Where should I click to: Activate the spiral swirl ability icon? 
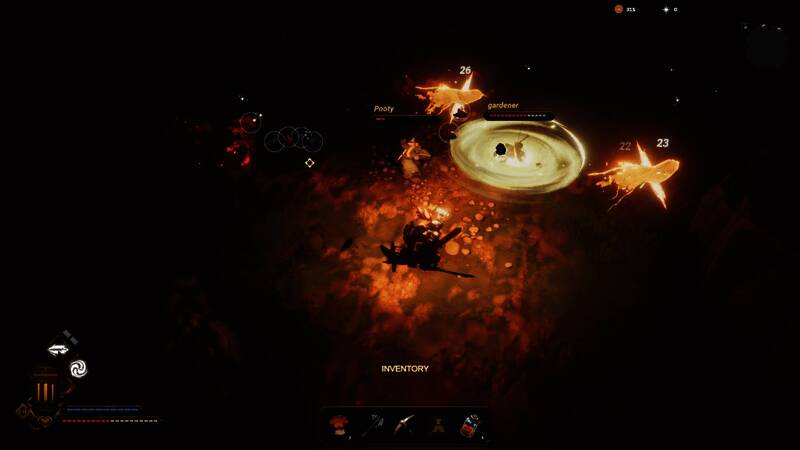tap(78, 368)
